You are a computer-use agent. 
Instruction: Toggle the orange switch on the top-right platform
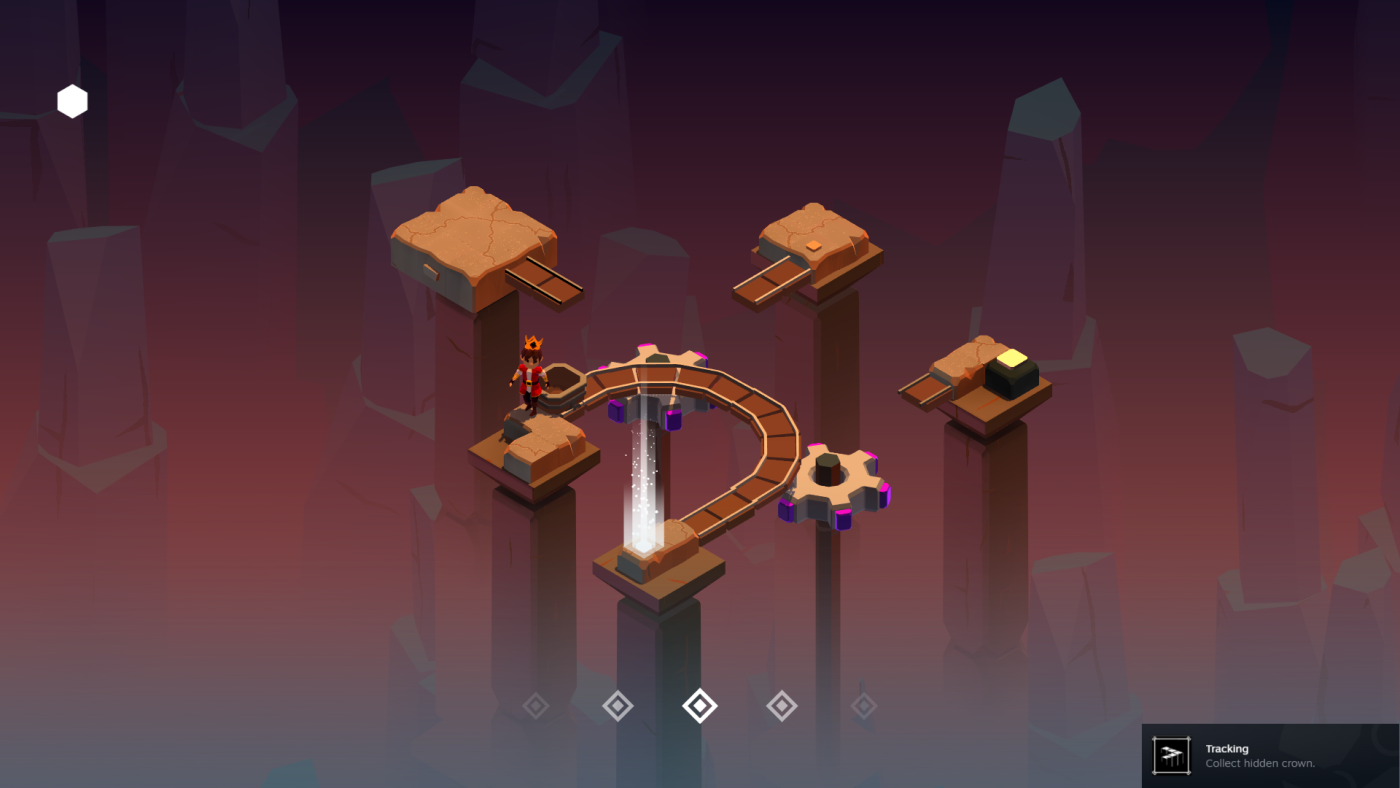(813, 246)
